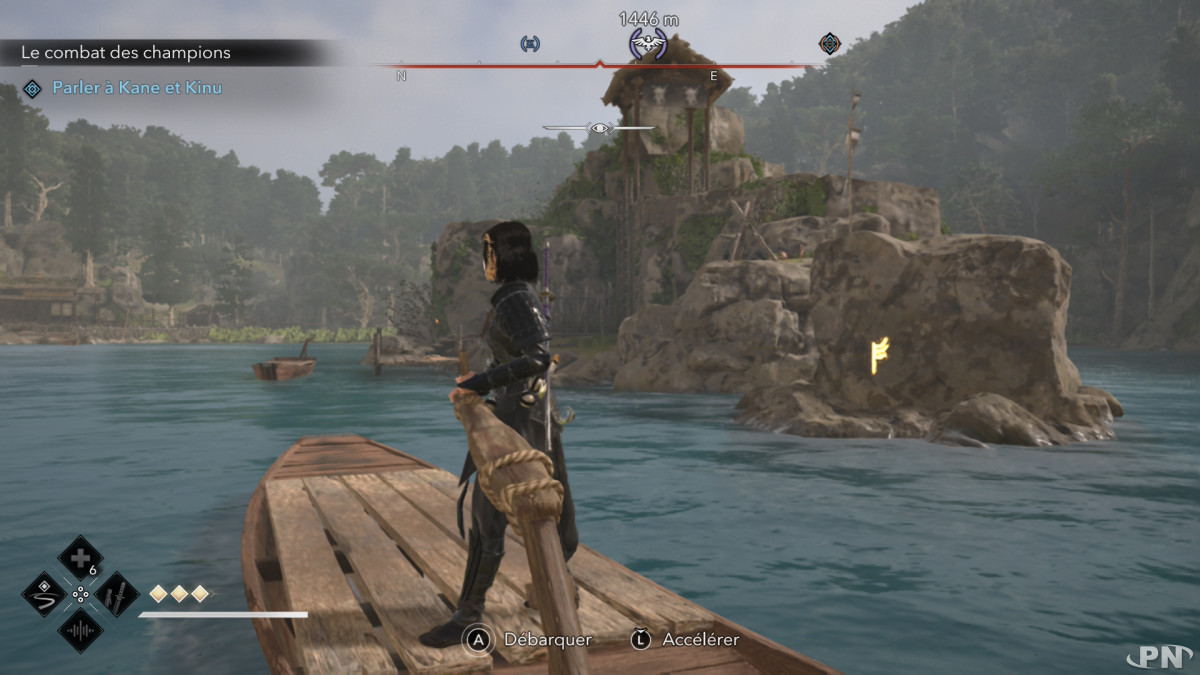The width and height of the screenshot is (1200, 675).
Task: Click the blue quest marker on the compass
Action: click(x=530, y=43)
